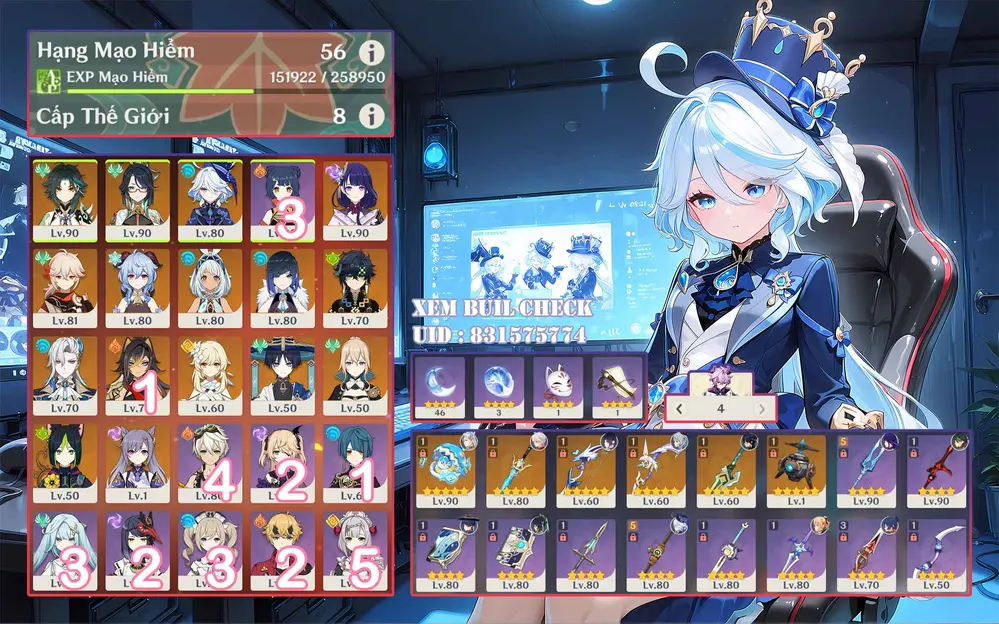Screen dimensions: 999x624
Task: Pick the Lv.81 Kazuha card
Action: [66, 286]
